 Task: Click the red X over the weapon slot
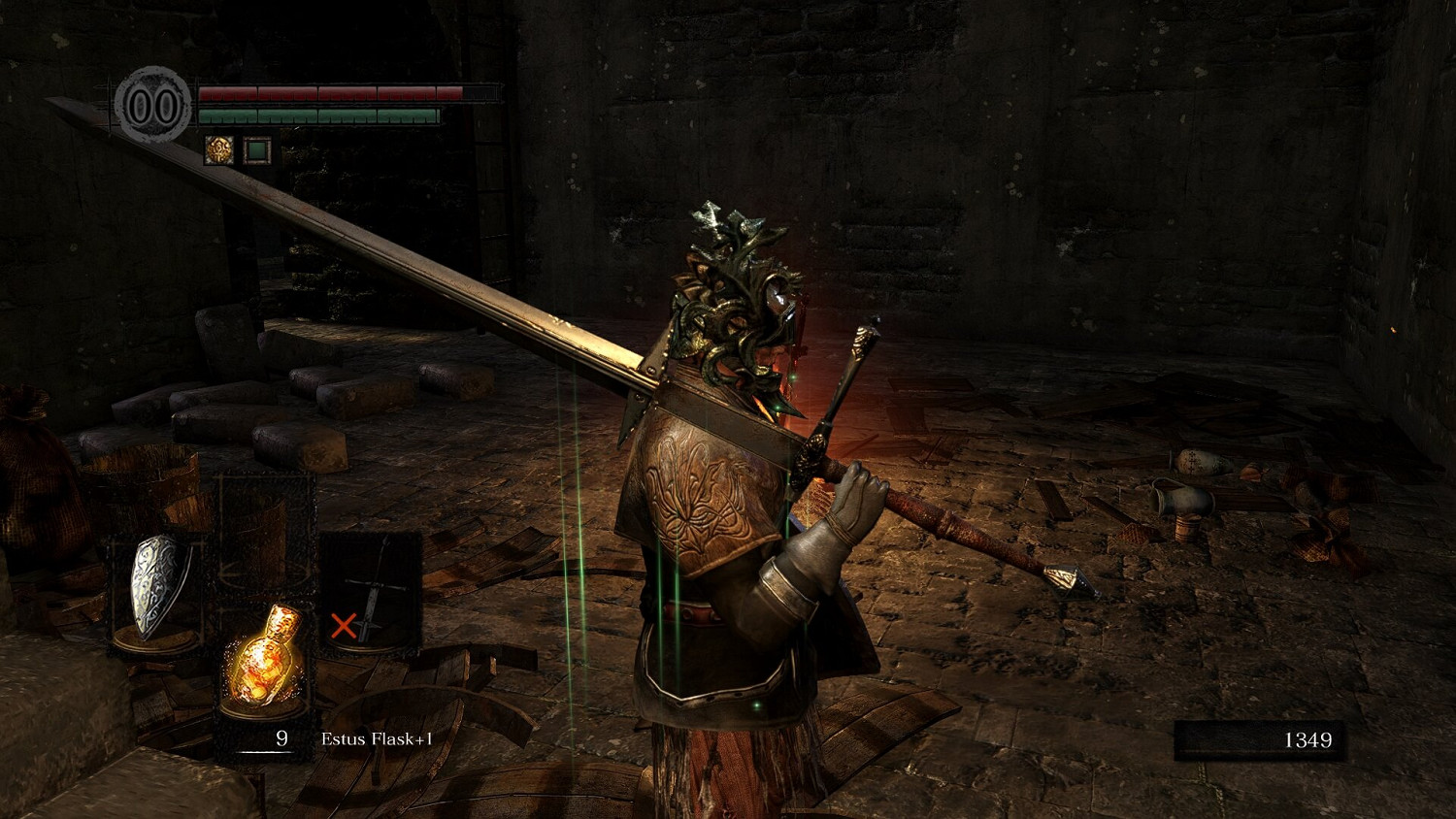[347, 626]
